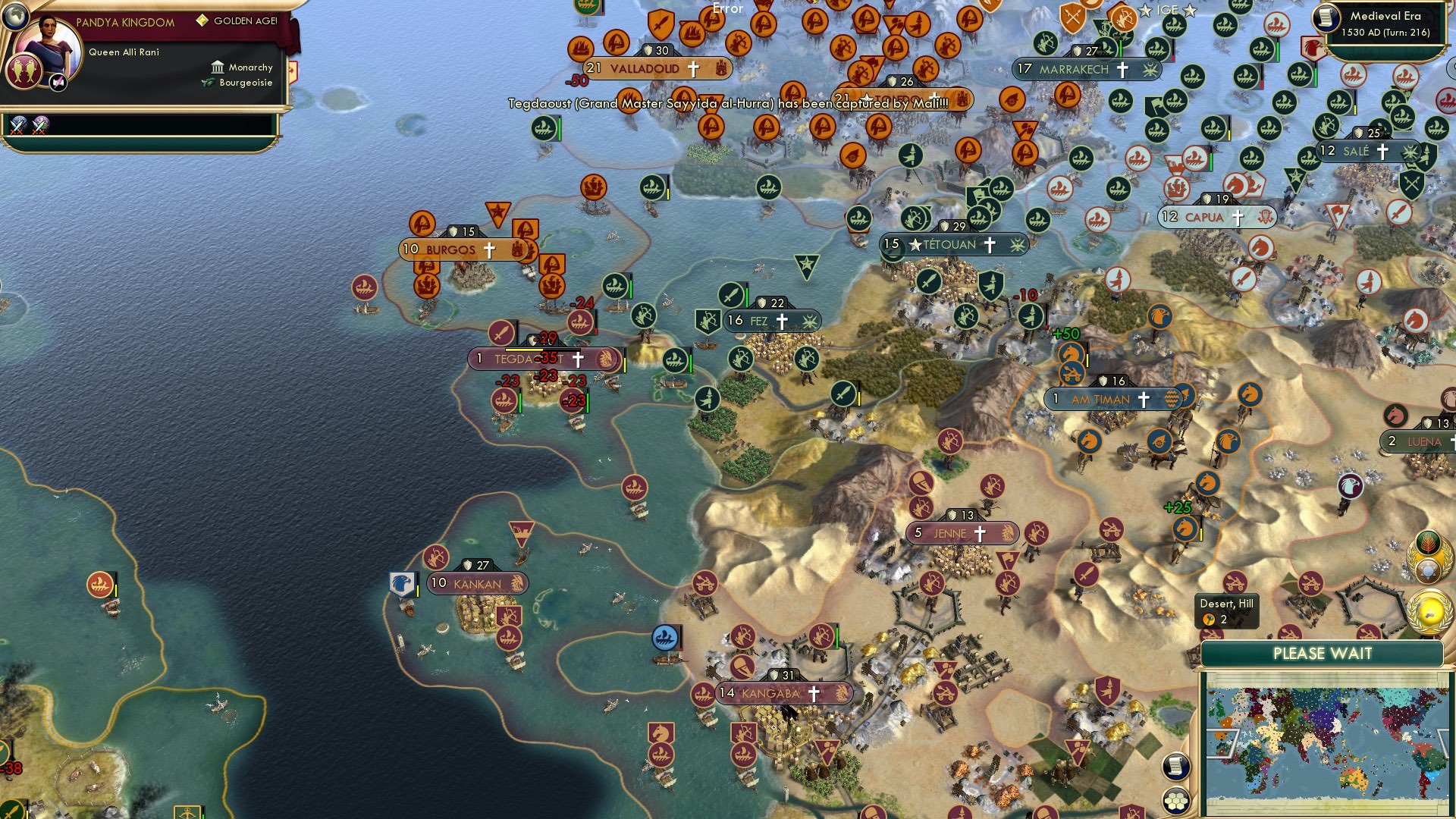Click the Monarchy government building icon
Screen dimensions: 1456x819
click(218, 68)
